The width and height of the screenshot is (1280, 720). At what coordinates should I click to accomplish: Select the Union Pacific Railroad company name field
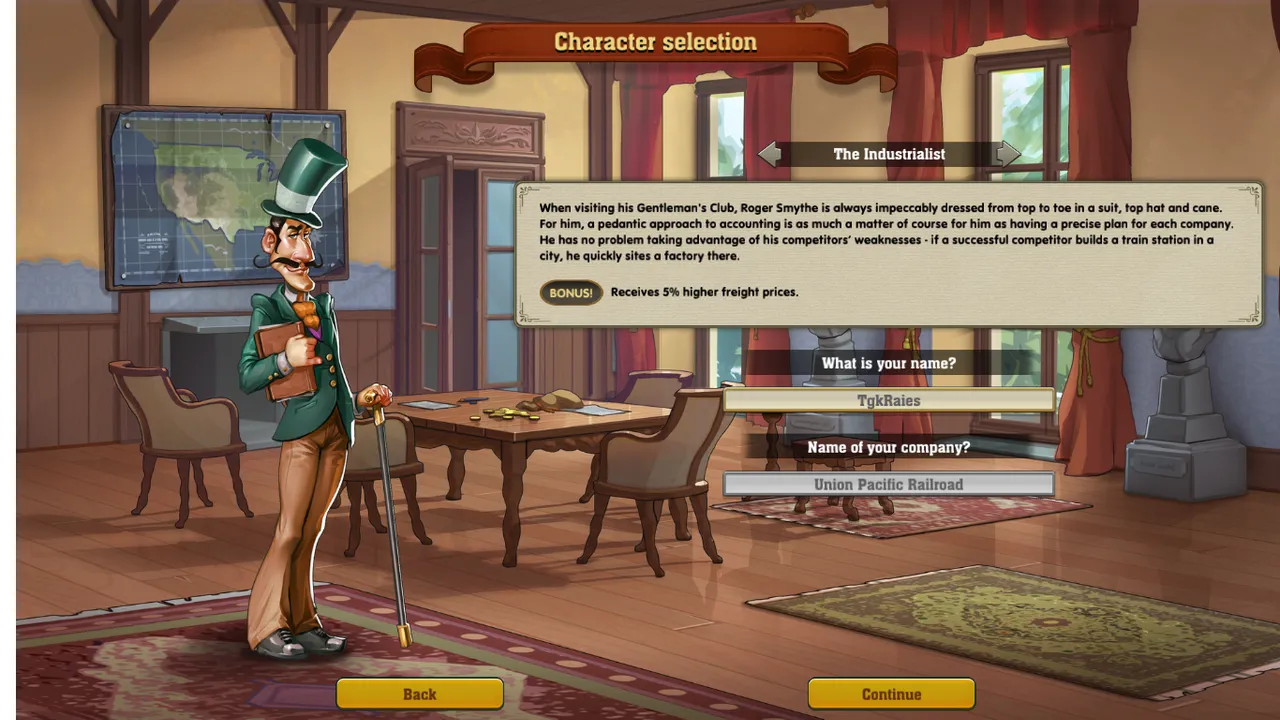888,485
